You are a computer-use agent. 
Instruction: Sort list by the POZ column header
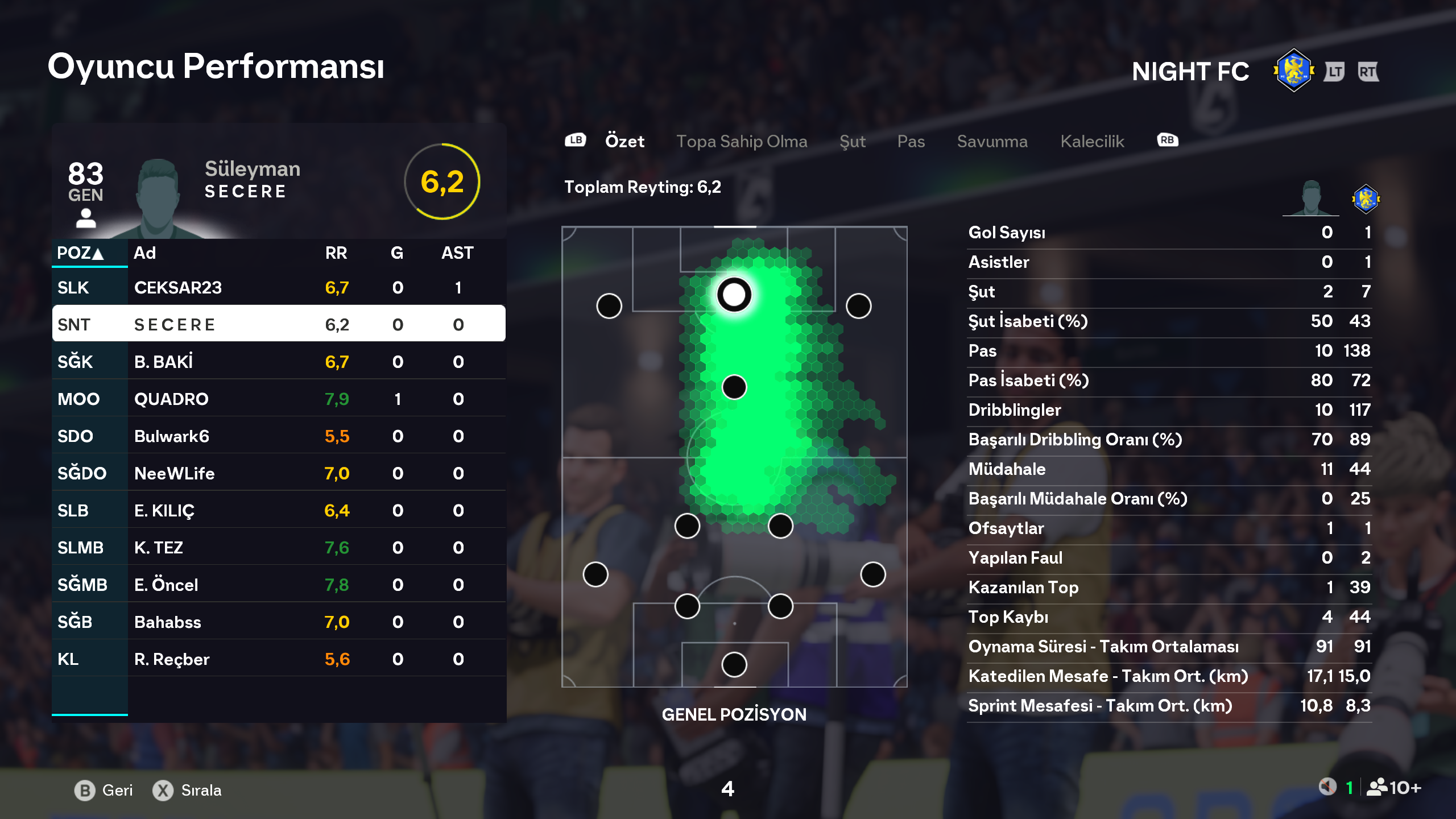pyautogui.click(x=80, y=253)
